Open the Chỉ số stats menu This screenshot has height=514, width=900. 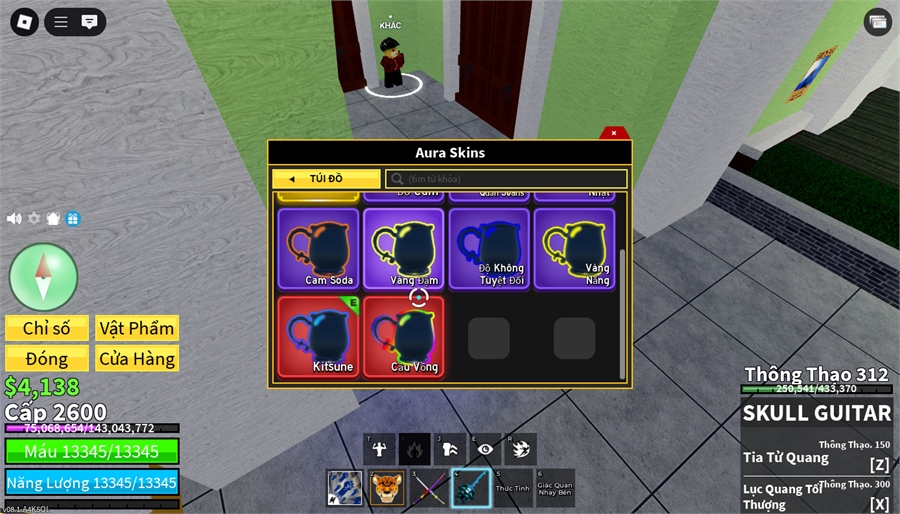point(47,328)
